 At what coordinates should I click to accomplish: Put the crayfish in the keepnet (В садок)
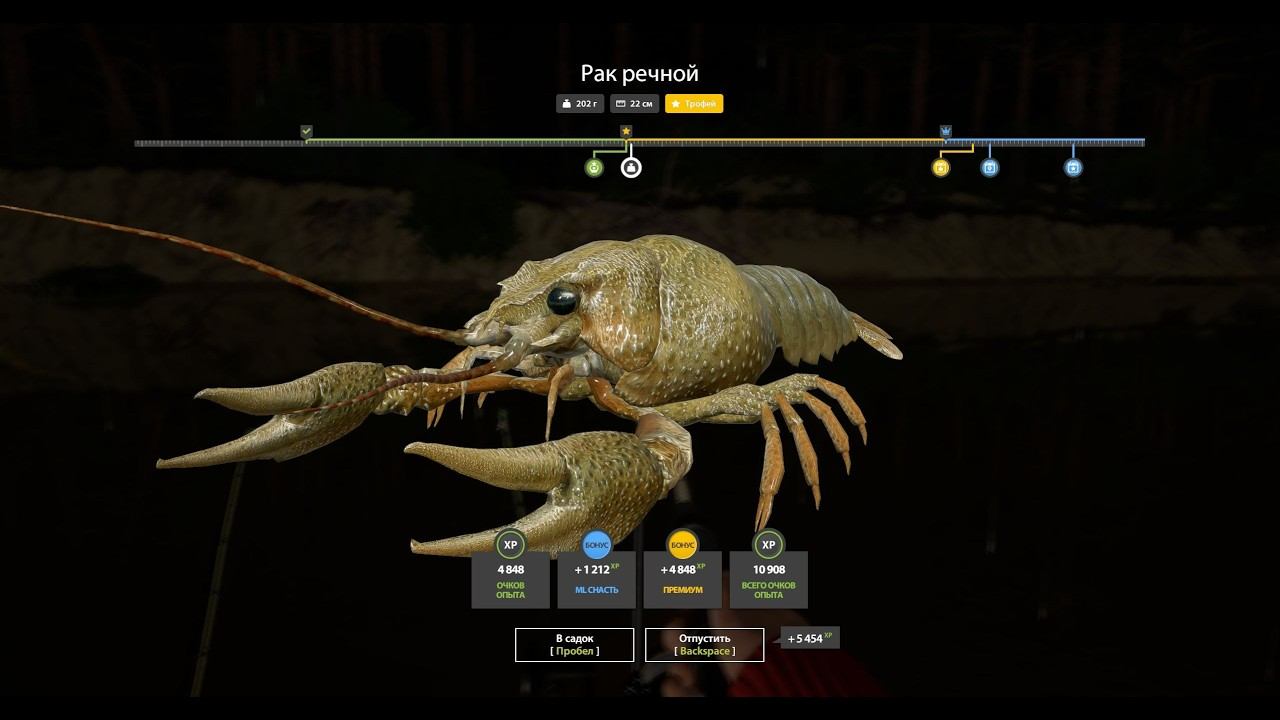[574, 645]
